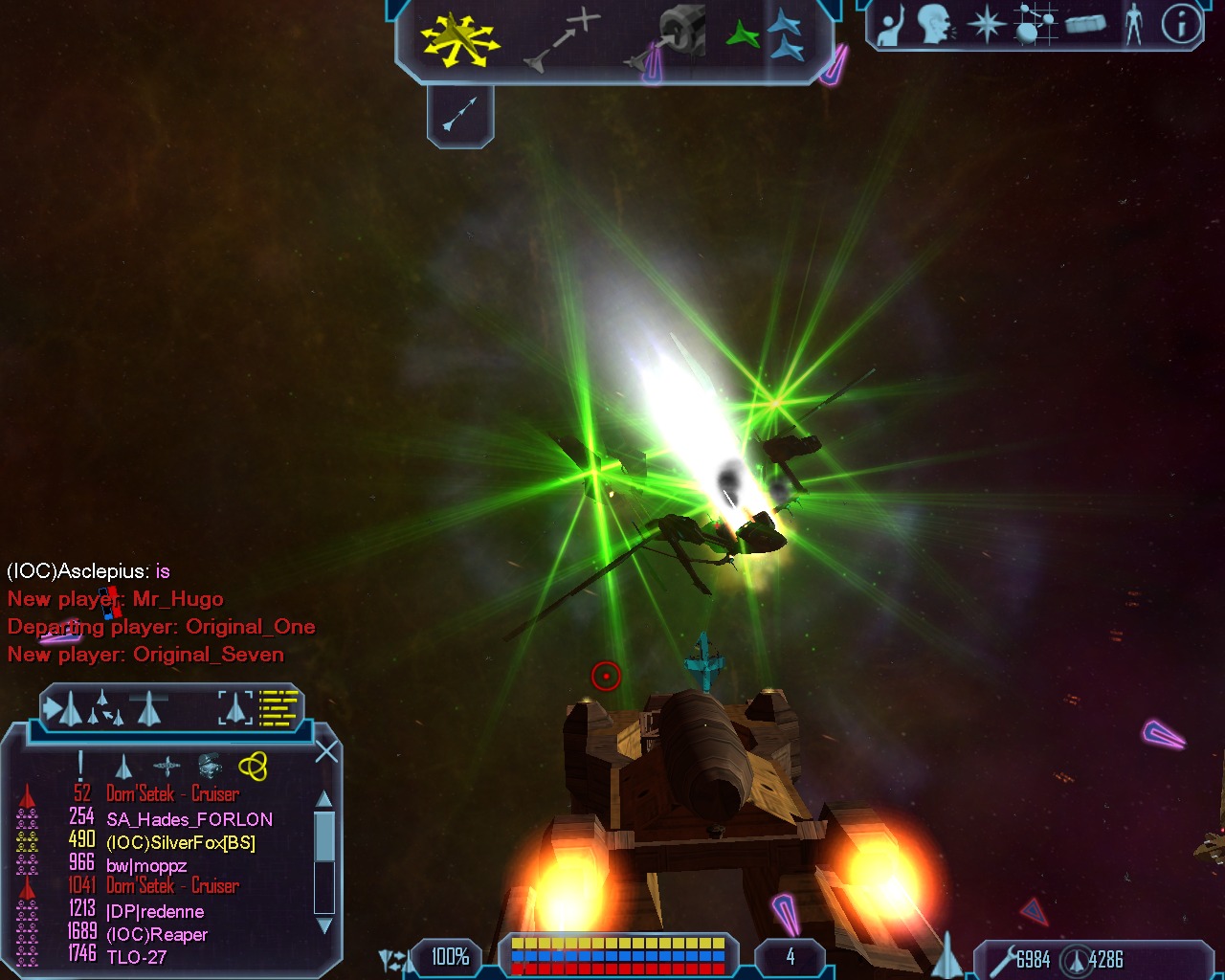This screenshot has height=980, width=1225.
Task: Choose the grey ship-to-station dock icon
Action: [672, 38]
